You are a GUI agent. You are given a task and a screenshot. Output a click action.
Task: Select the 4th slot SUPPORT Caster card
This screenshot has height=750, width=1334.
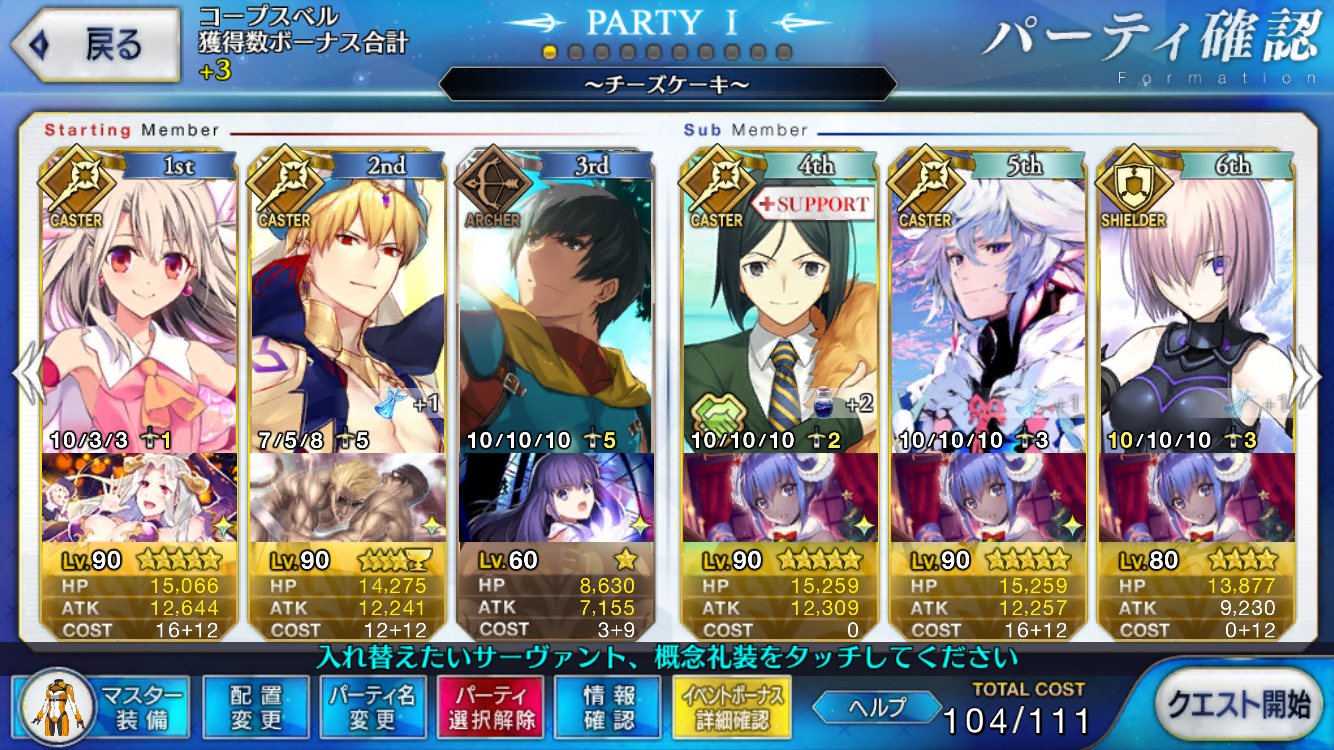point(780,310)
